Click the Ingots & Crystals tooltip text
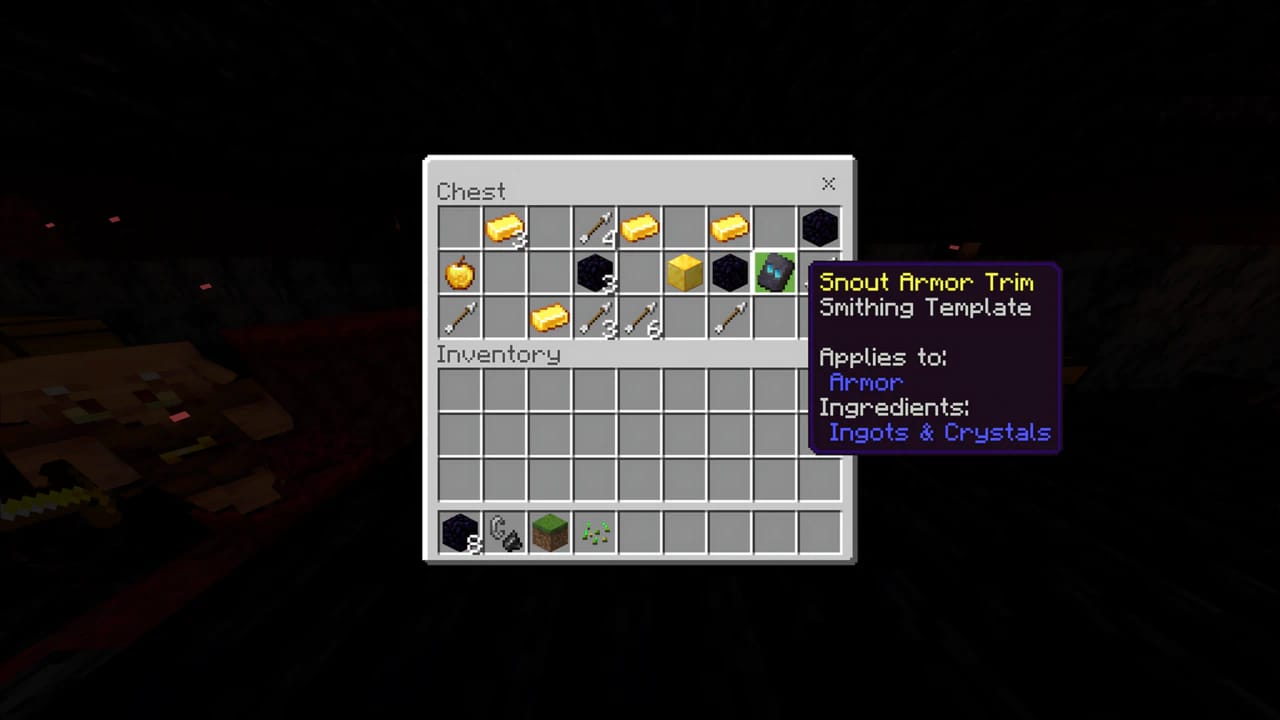 pos(939,432)
